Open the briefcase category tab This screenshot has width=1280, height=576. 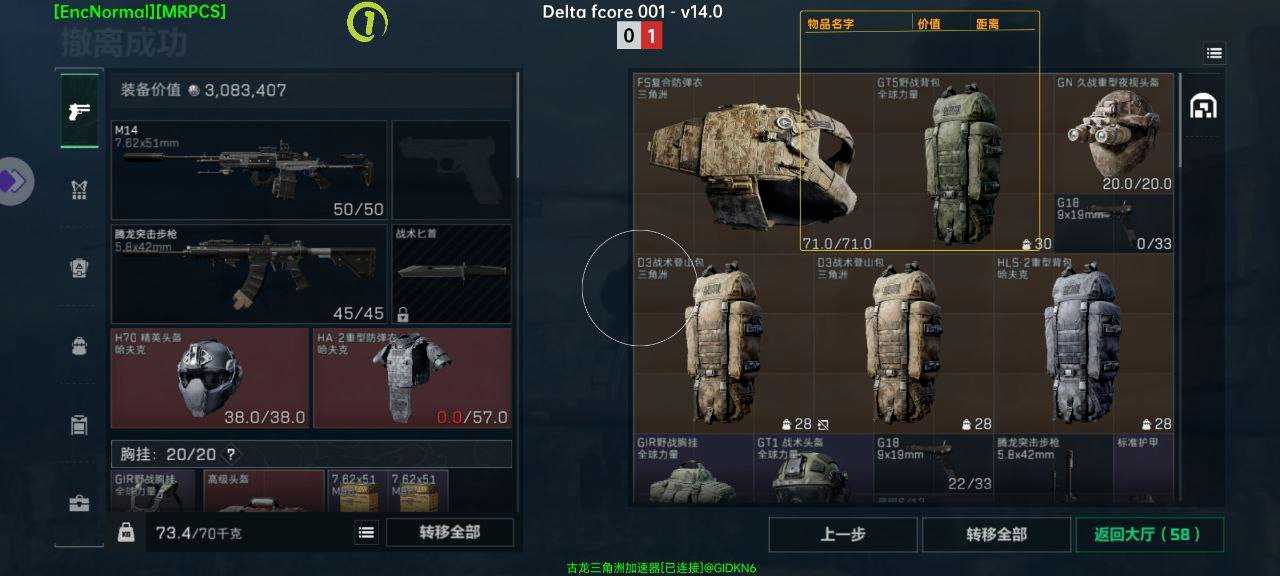pyautogui.click(x=80, y=503)
